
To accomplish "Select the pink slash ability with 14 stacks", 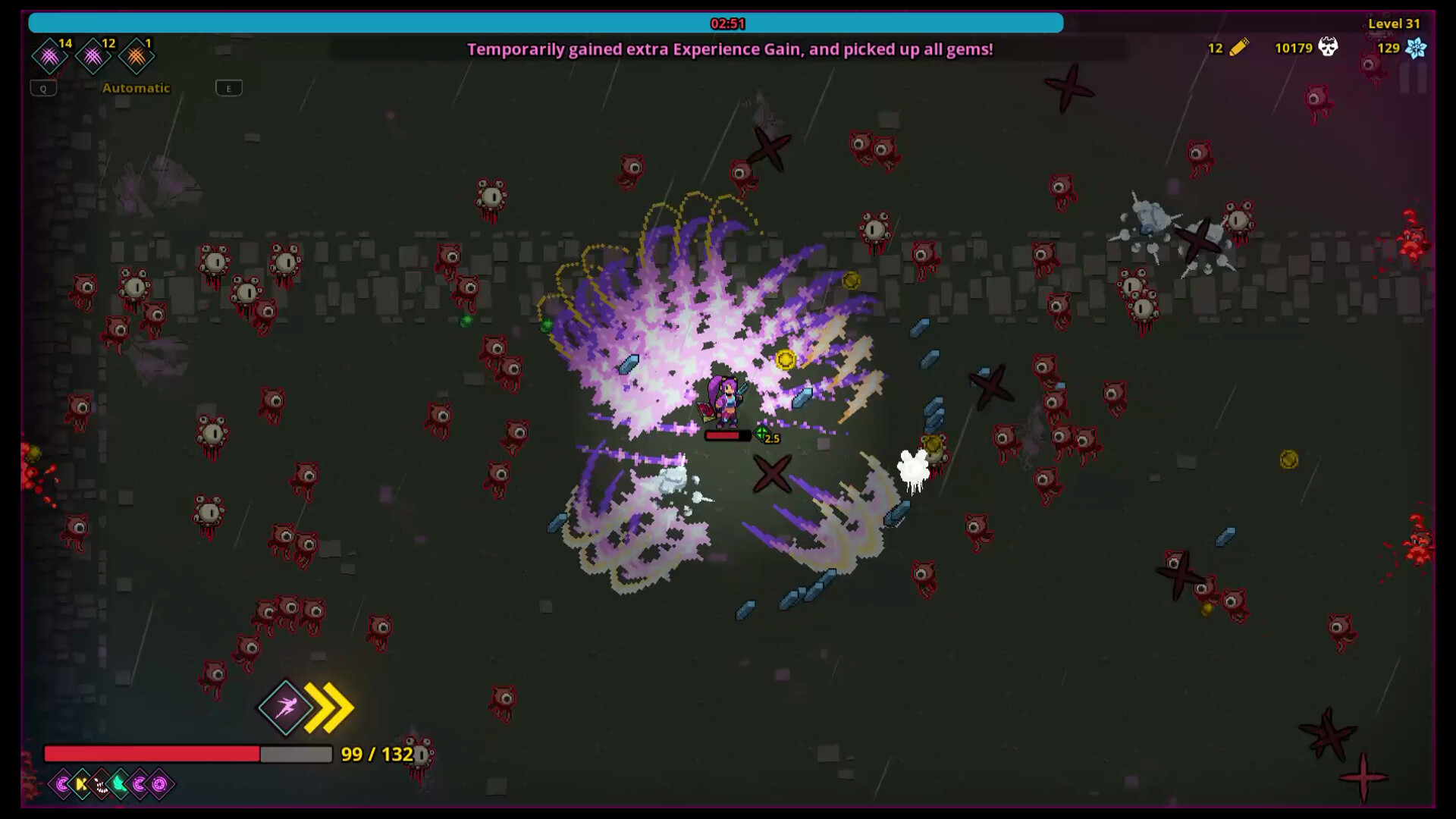I will tap(49, 55).
